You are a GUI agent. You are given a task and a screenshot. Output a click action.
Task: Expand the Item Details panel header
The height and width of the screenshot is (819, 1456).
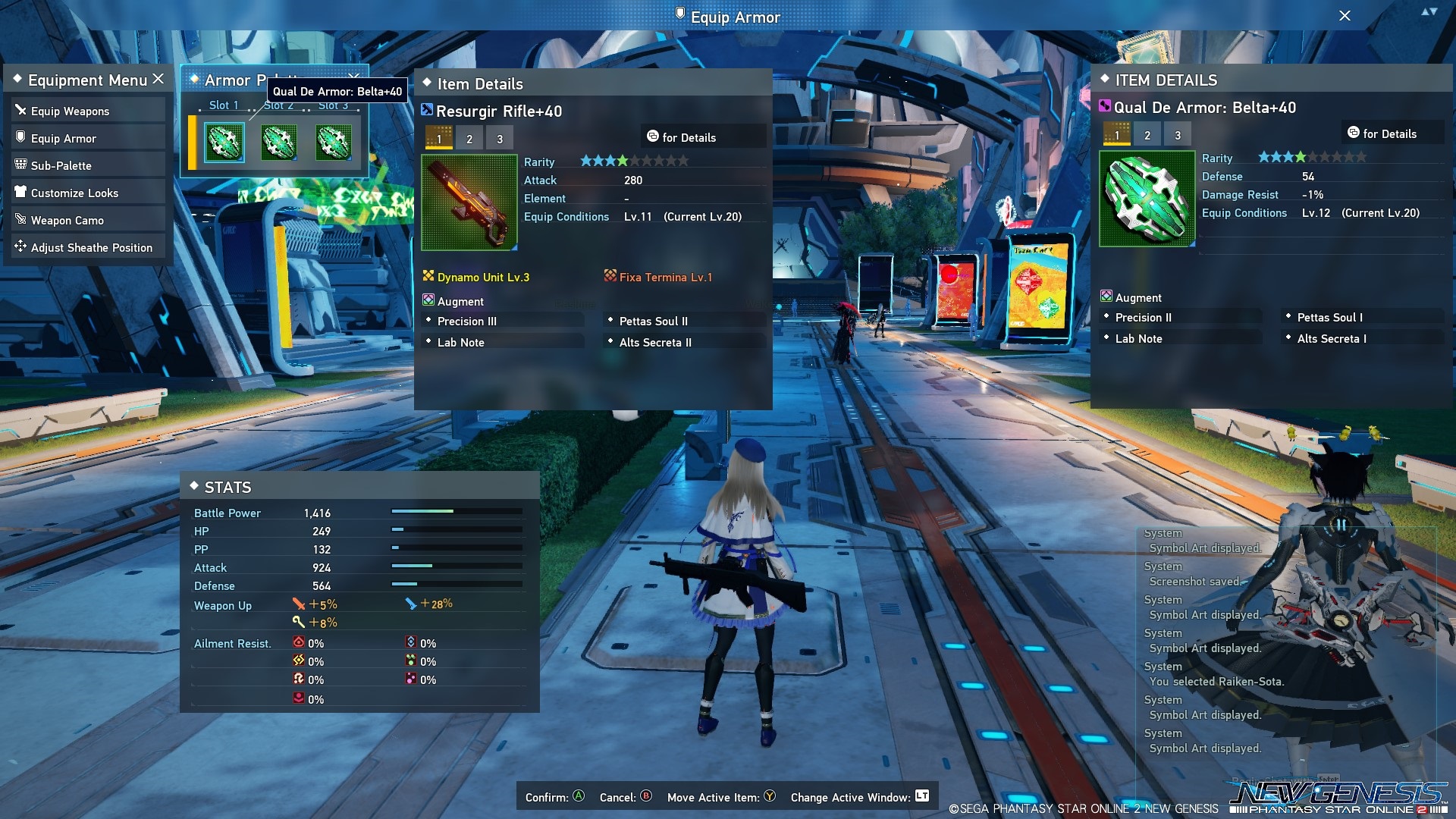[x=428, y=84]
